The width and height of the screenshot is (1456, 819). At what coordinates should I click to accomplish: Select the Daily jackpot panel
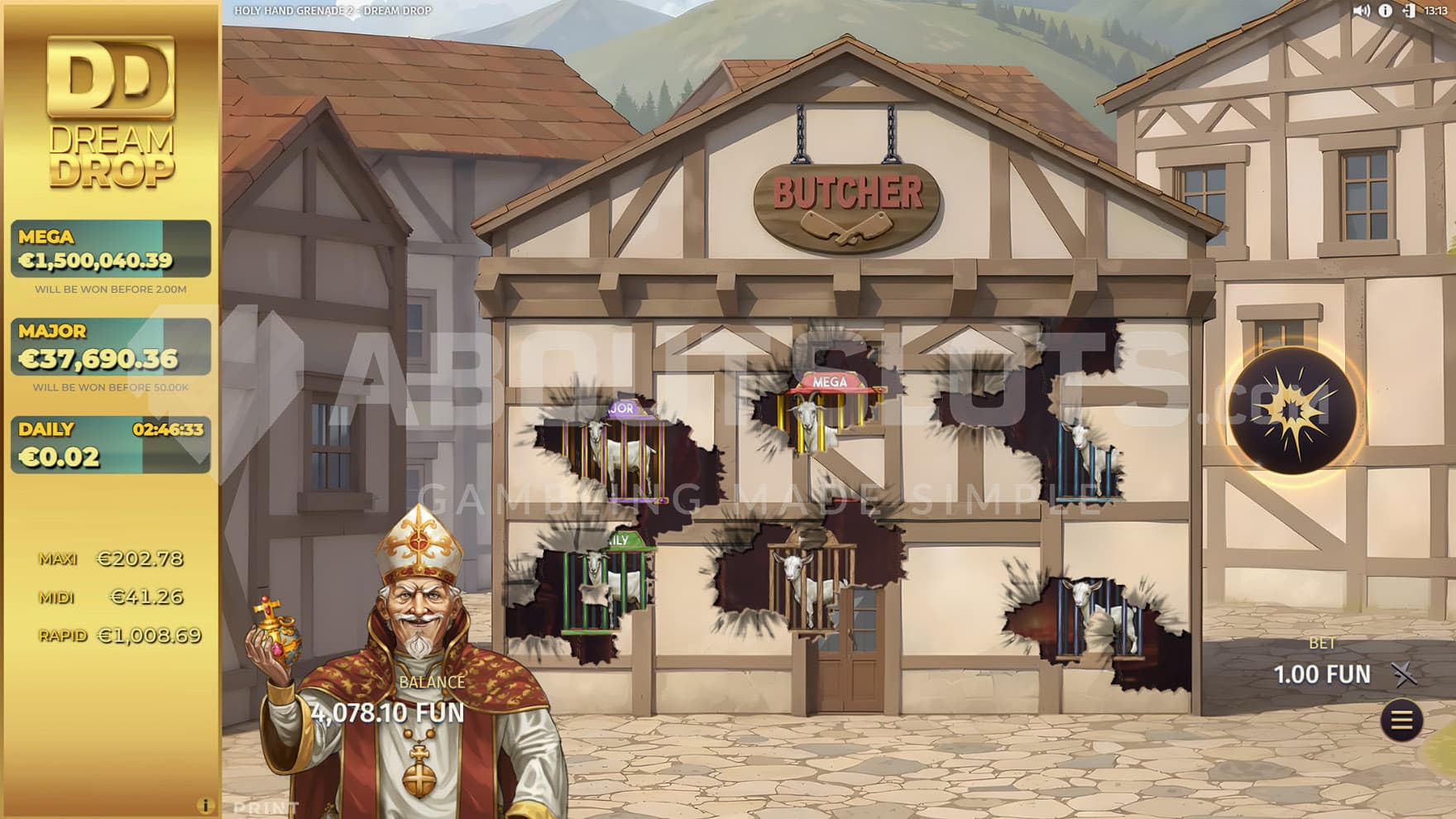(111, 444)
